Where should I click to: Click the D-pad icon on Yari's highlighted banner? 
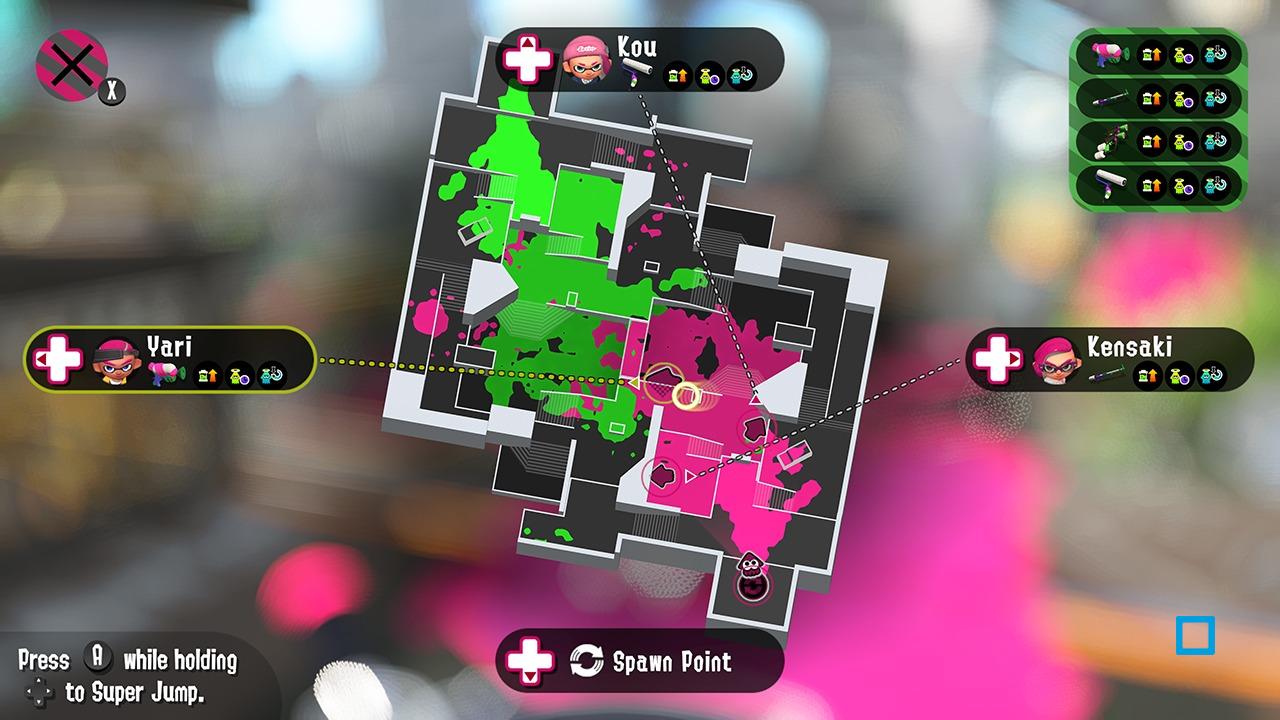tap(56, 362)
